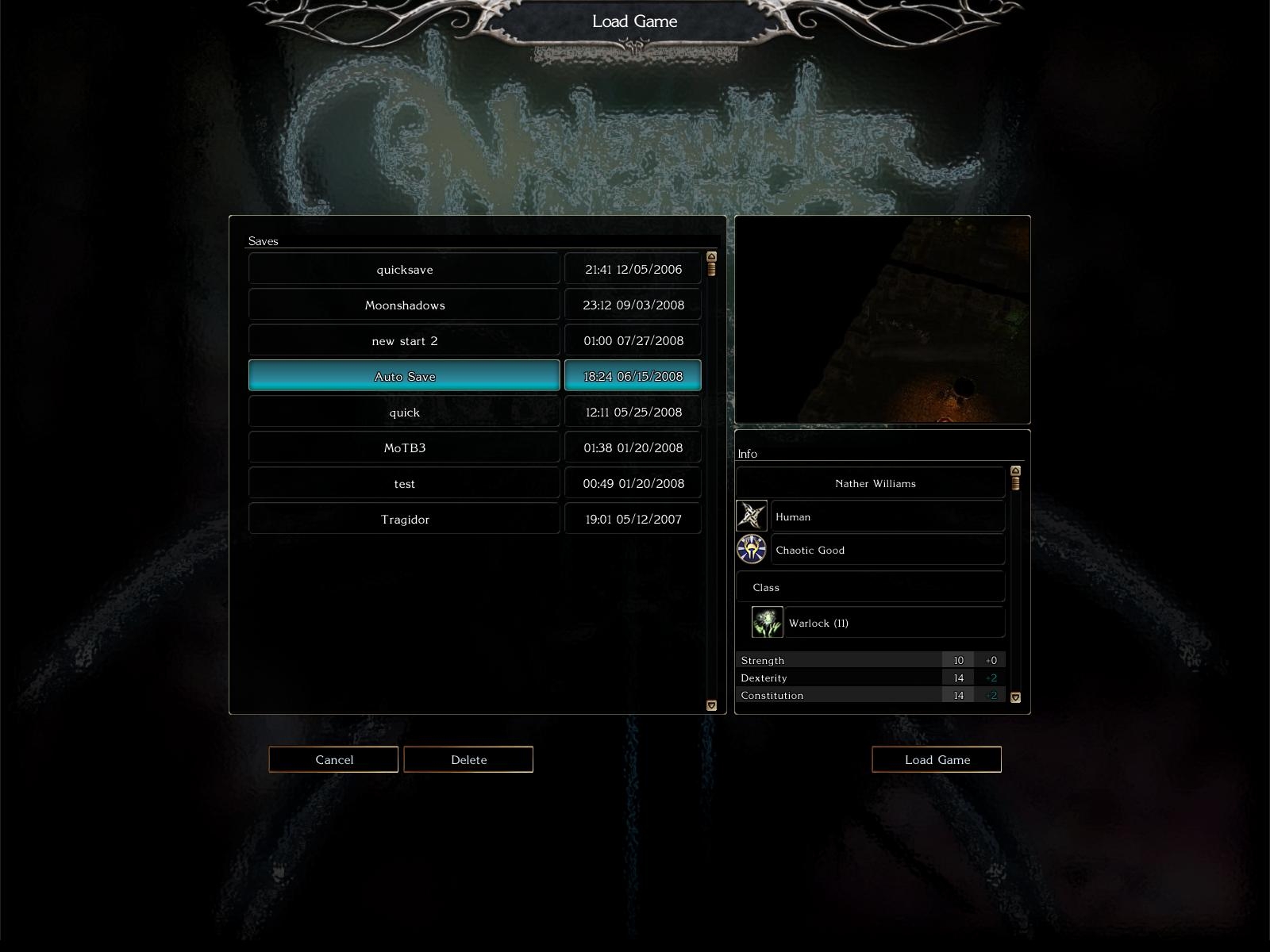This screenshot has width=1270, height=952.
Task: Select the quicksave save entry
Action: pyautogui.click(x=404, y=269)
